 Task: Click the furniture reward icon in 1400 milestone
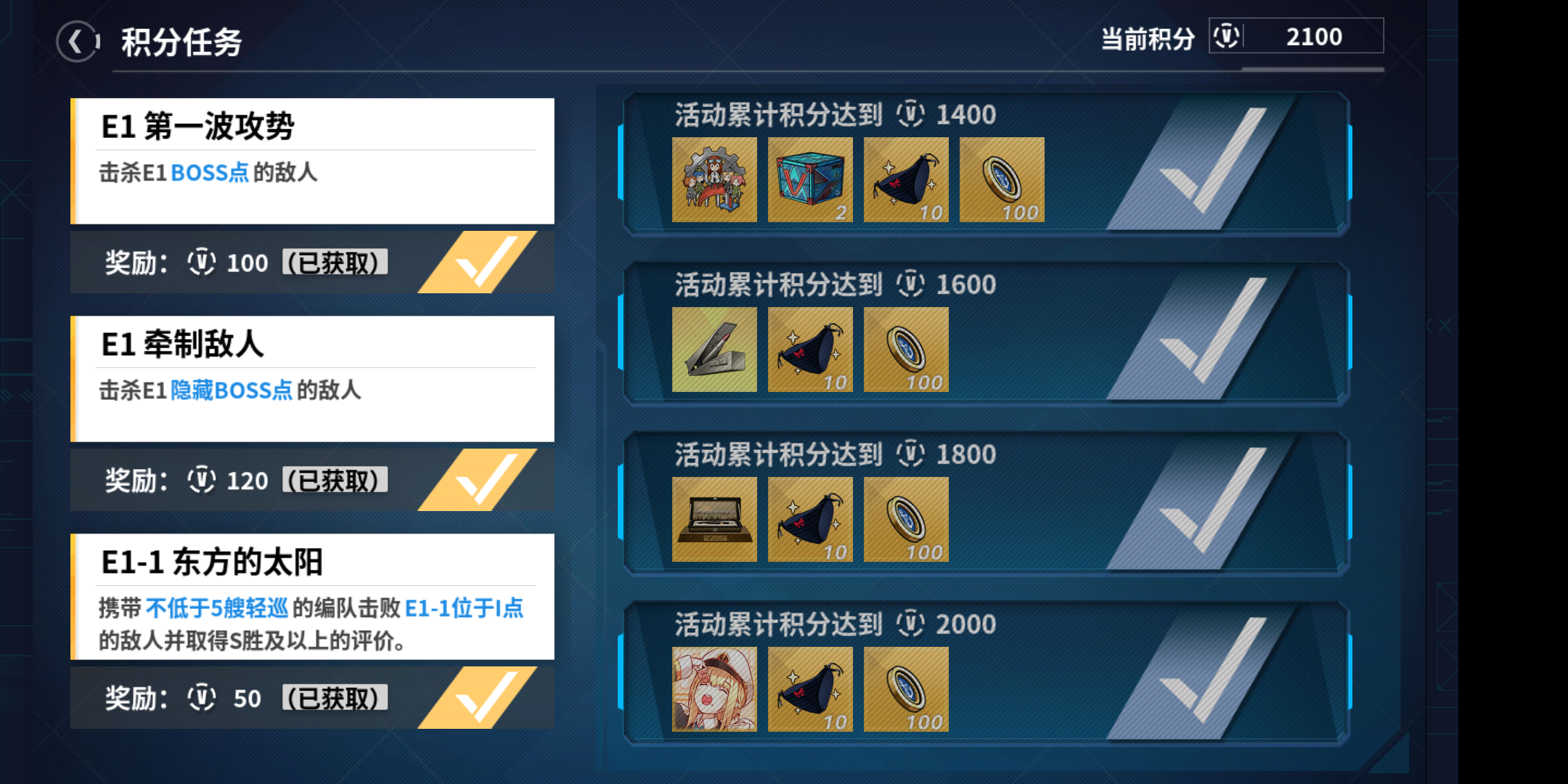714,179
